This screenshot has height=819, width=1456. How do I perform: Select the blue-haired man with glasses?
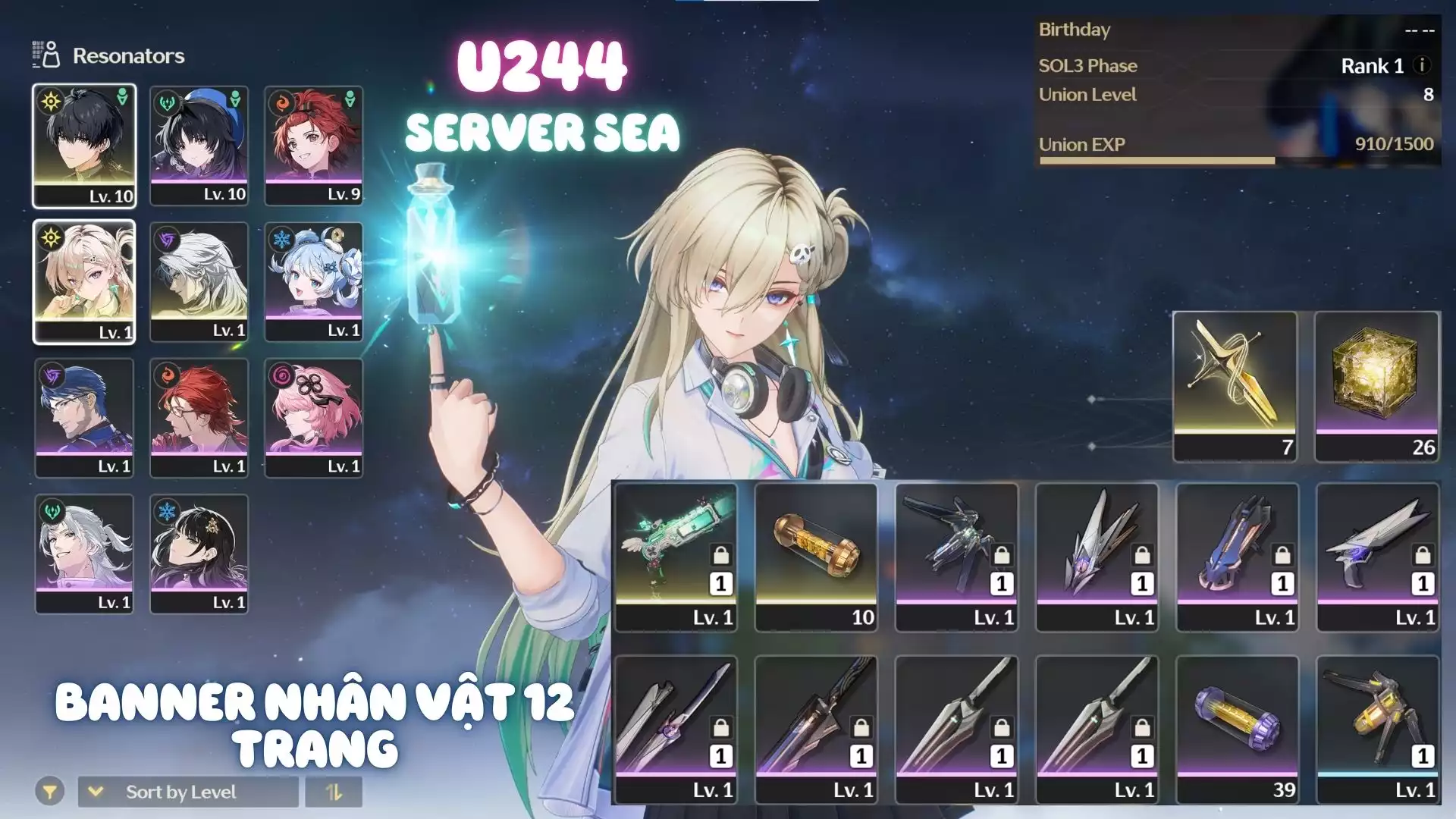pyautogui.click(x=84, y=418)
